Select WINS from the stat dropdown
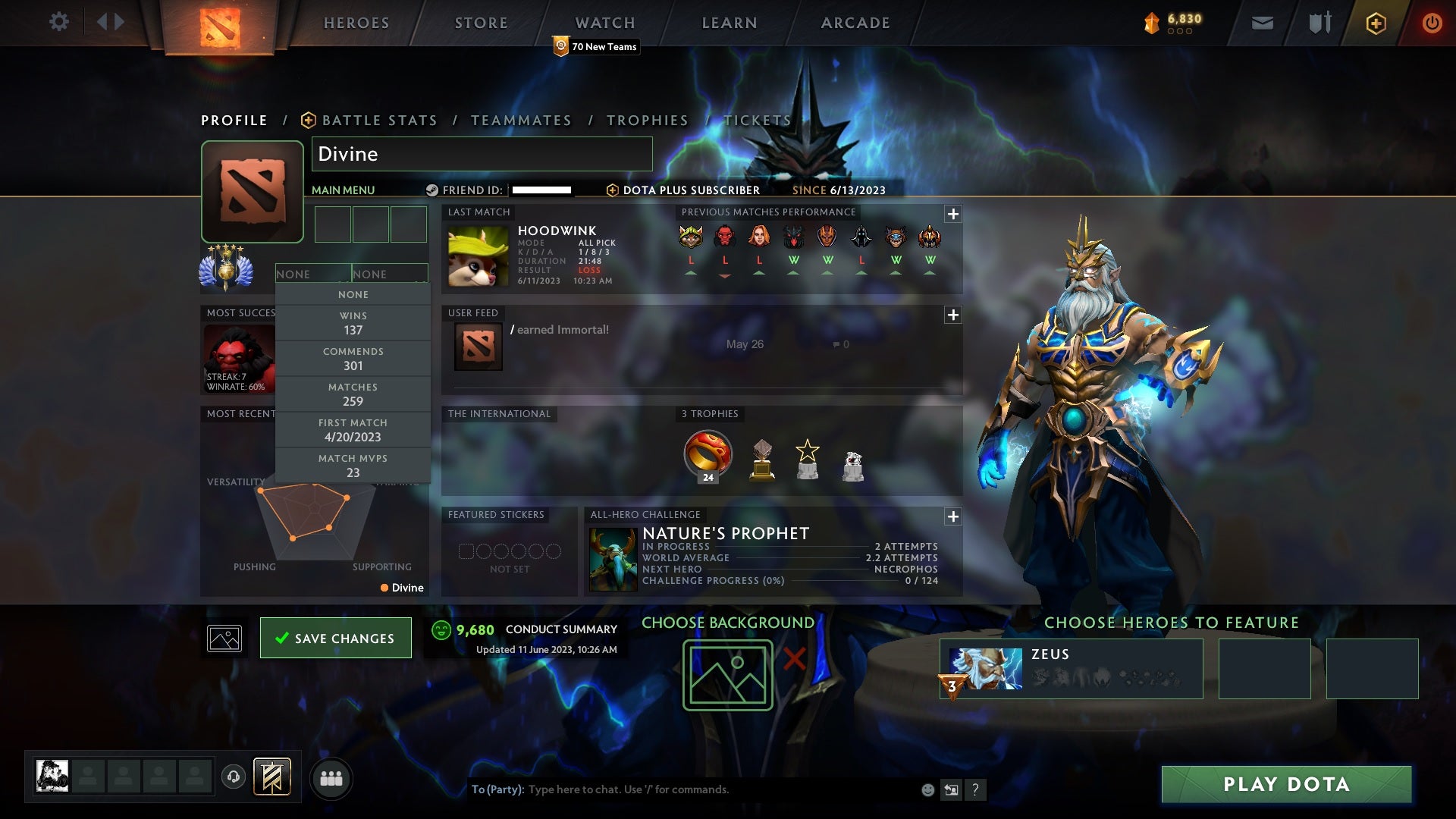This screenshot has width=1456, height=819. click(353, 322)
